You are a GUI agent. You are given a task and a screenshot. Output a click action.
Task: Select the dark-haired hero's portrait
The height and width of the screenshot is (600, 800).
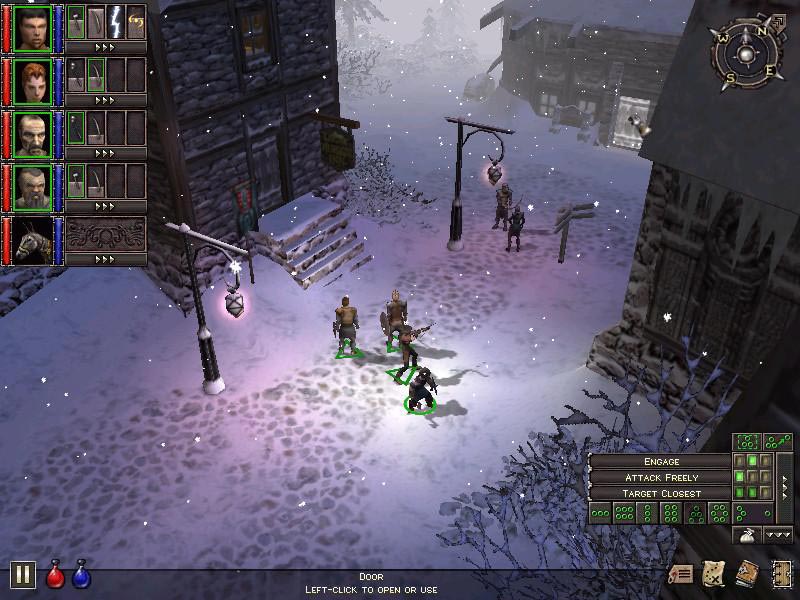tap(33, 28)
